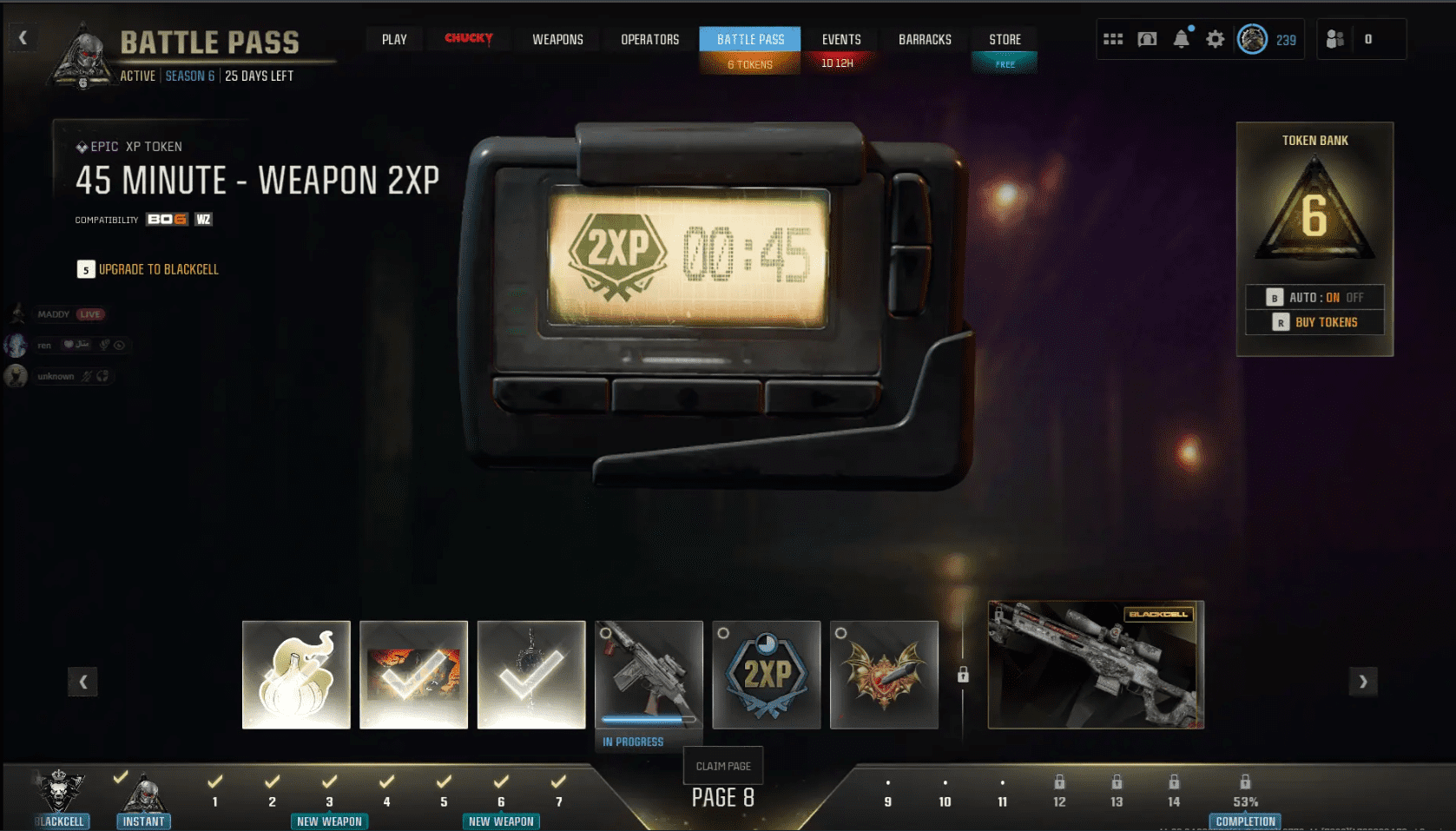Claim the current battle pass page
This screenshot has width=1456, height=831.
723,766
